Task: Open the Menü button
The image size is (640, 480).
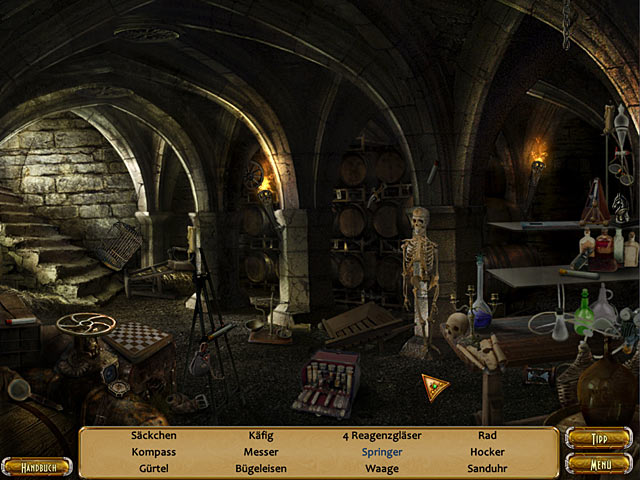Action: (x=598, y=463)
